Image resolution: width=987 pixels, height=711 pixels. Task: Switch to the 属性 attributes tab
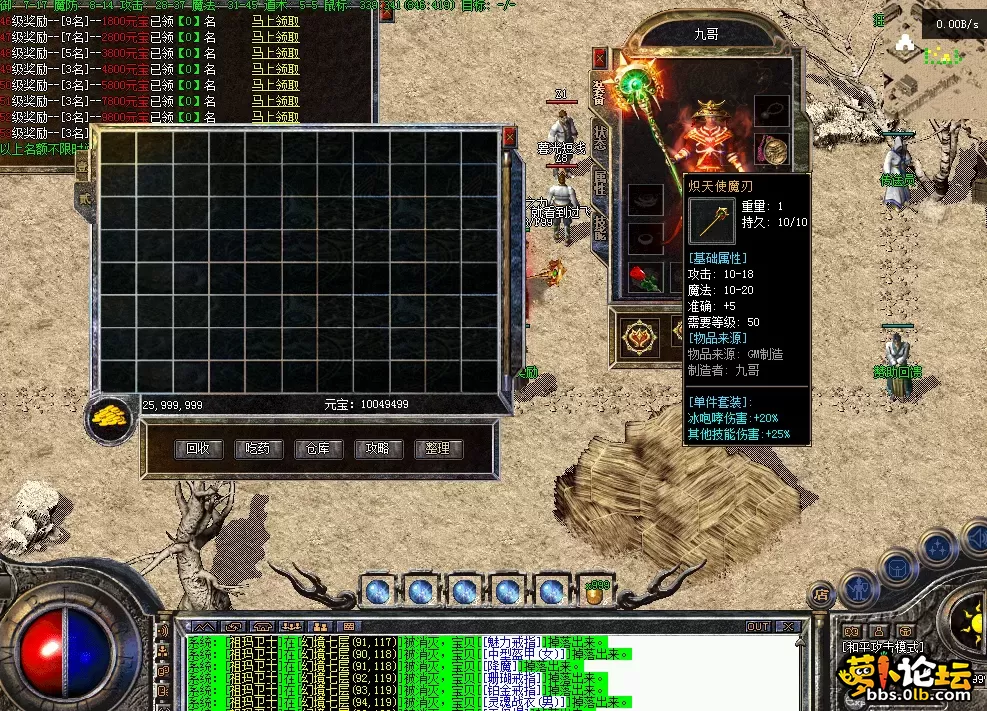(x=600, y=183)
